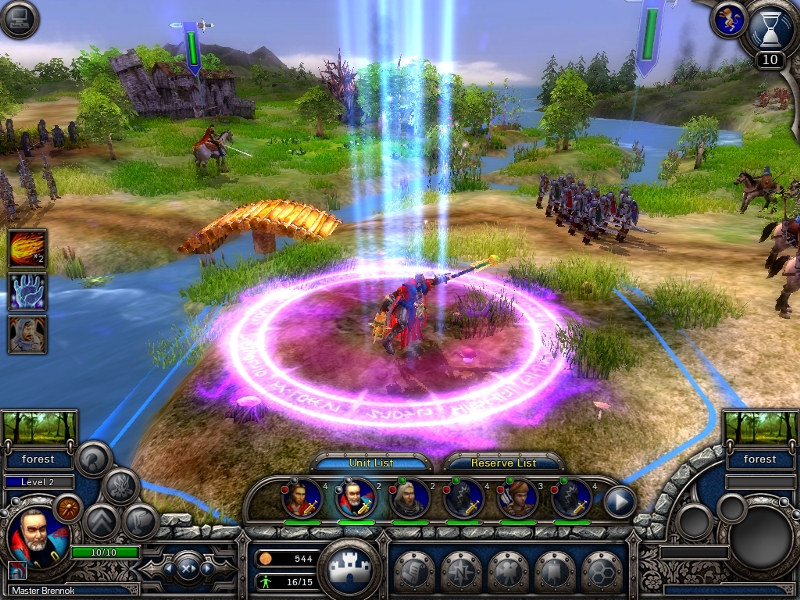Activate the double chevron command button
800x600 pixels.
click(x=102, y=522)
